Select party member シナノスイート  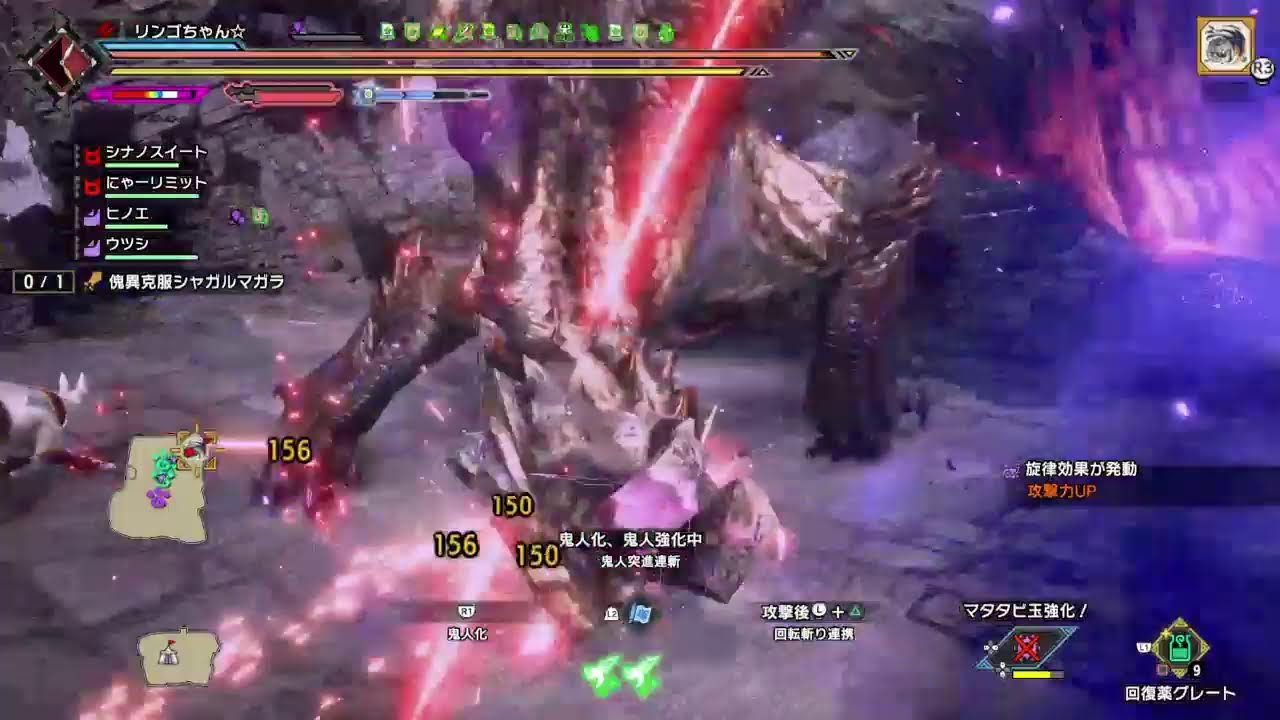pos(155,152)
